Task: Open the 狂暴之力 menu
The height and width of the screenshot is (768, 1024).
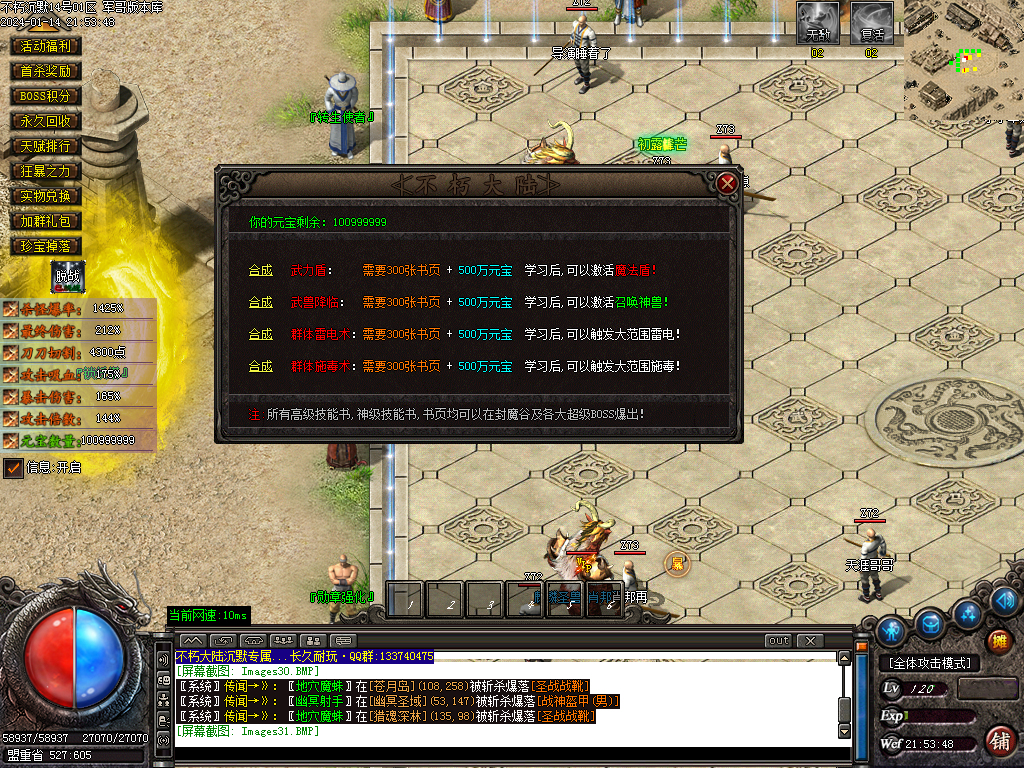Action: [x=46, y=171]
